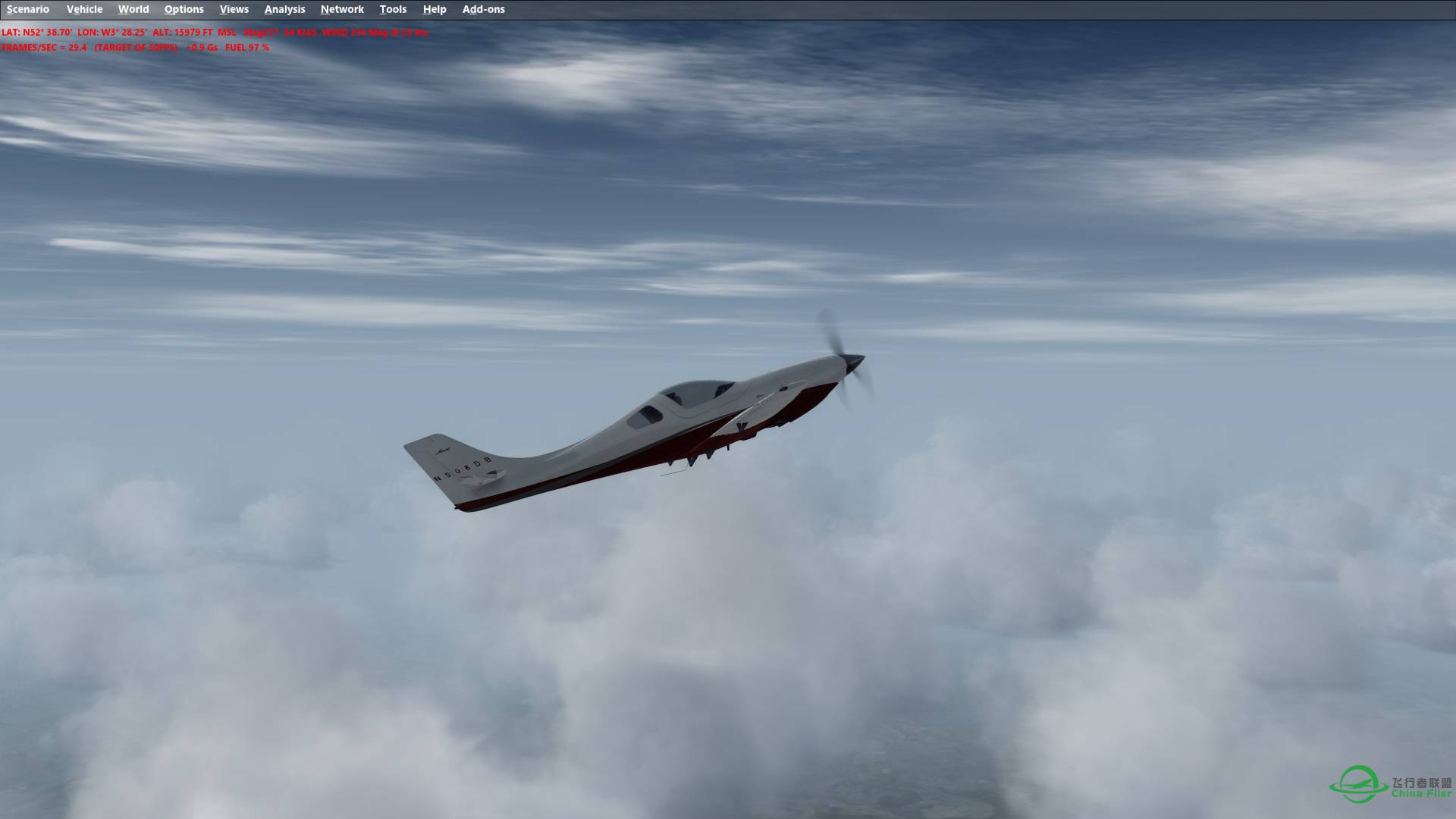Open the Tools menu
This screenshot has width=1456, height=819.
[x=393, y=9]
